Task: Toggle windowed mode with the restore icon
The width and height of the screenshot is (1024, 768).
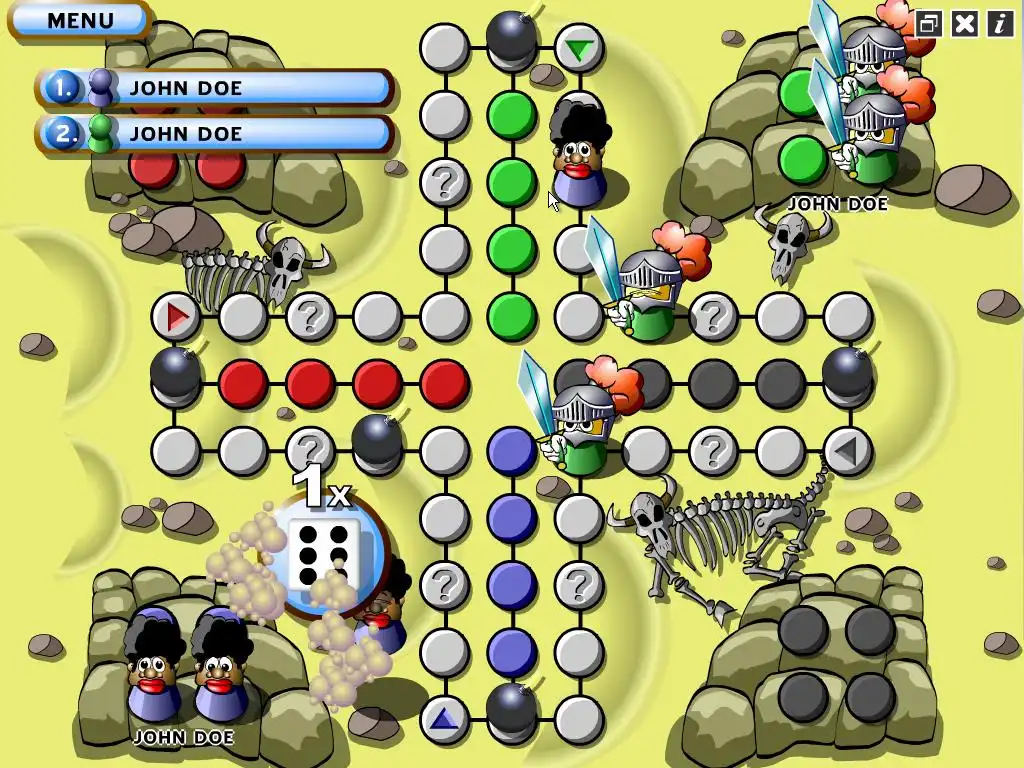Action: coord(929,24)
